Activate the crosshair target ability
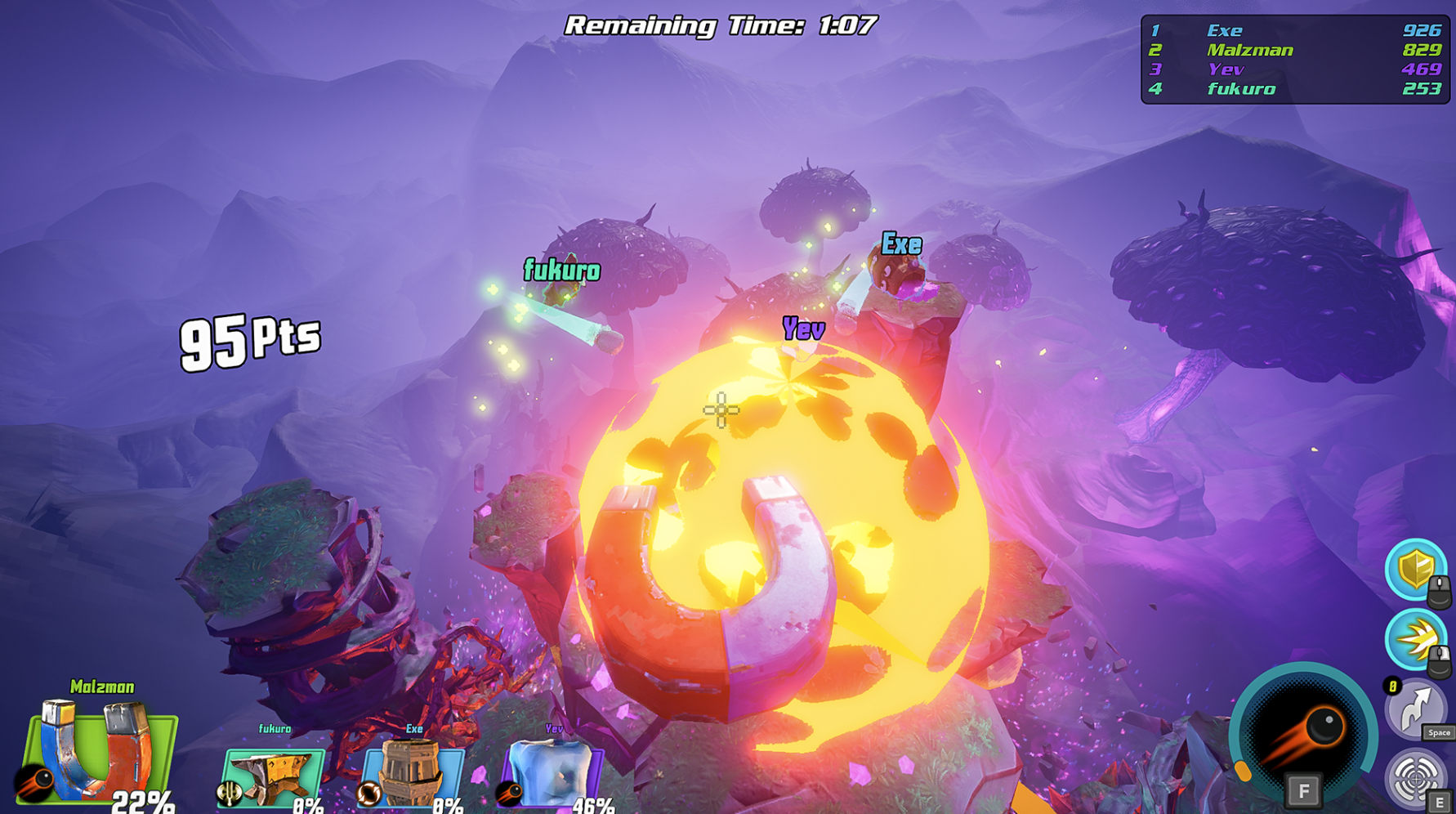 [1415, 776]
